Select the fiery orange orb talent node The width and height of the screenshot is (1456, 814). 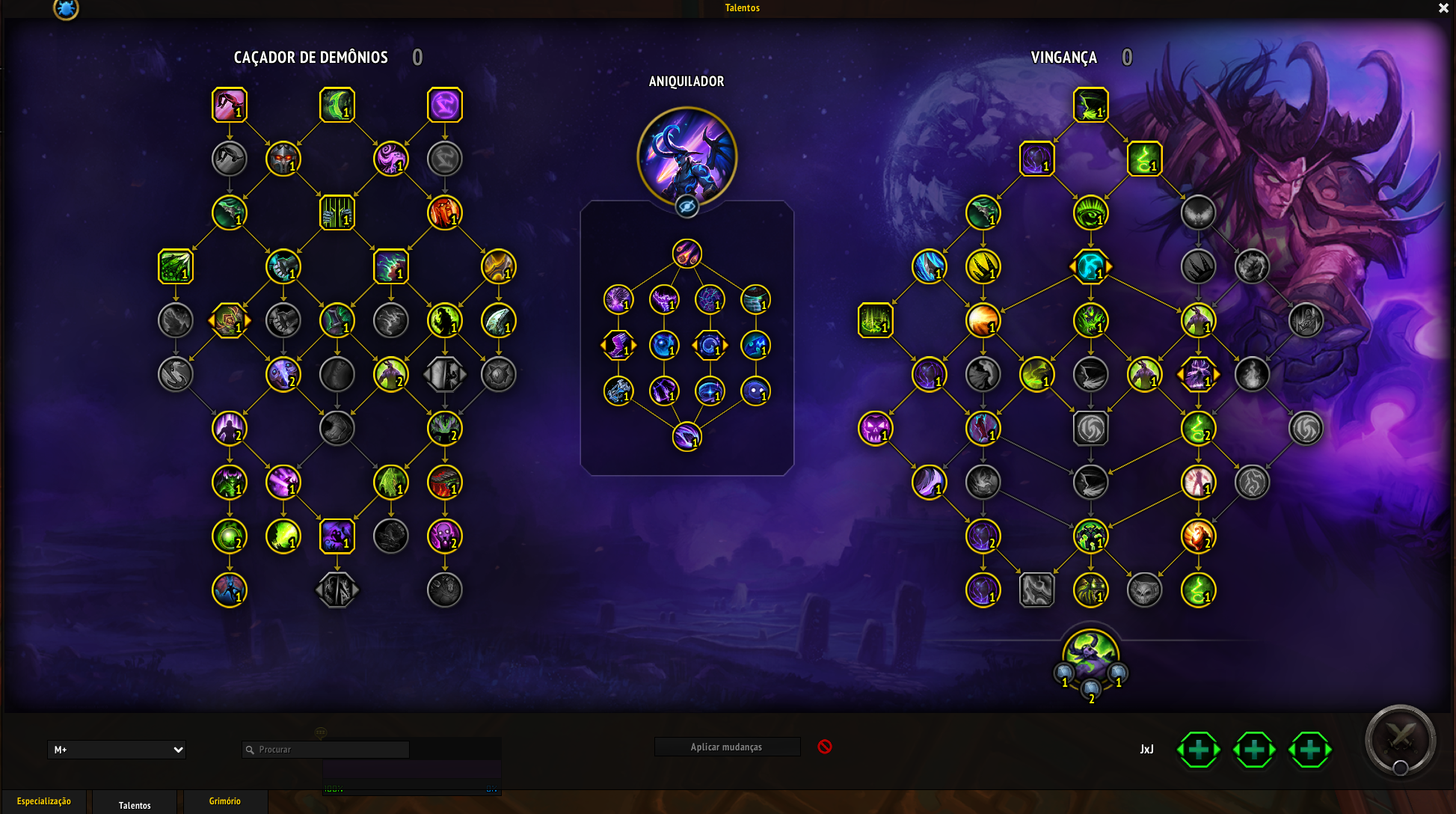[983, 320]
